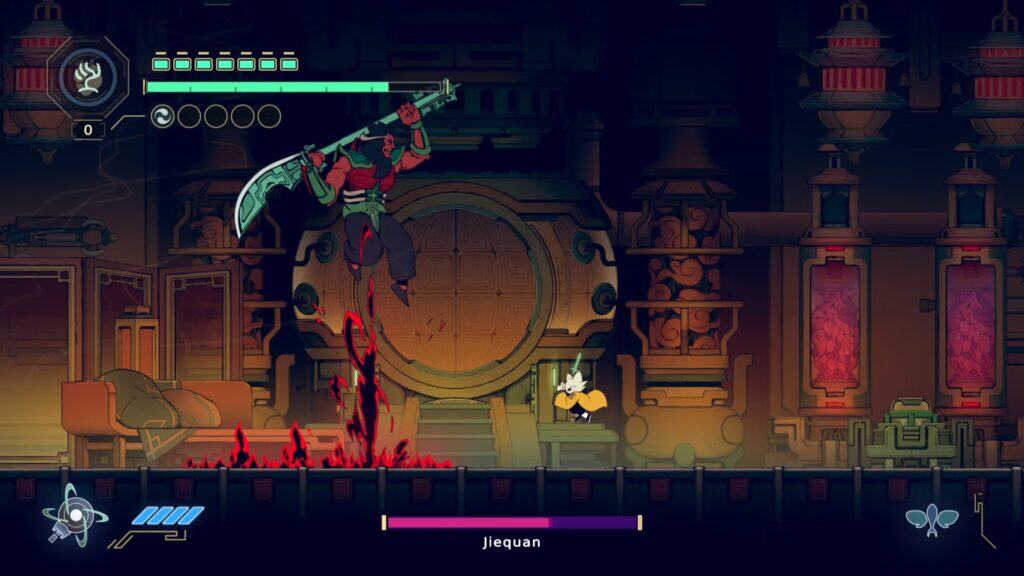Select the butterfly nymph icon
Image resolution: width=1024 pixels, height=576 pixels.
[931, 519]
